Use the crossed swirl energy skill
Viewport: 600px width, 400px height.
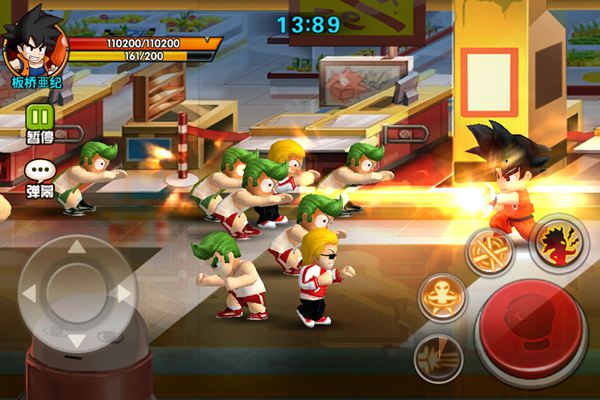tap(489, 250)
